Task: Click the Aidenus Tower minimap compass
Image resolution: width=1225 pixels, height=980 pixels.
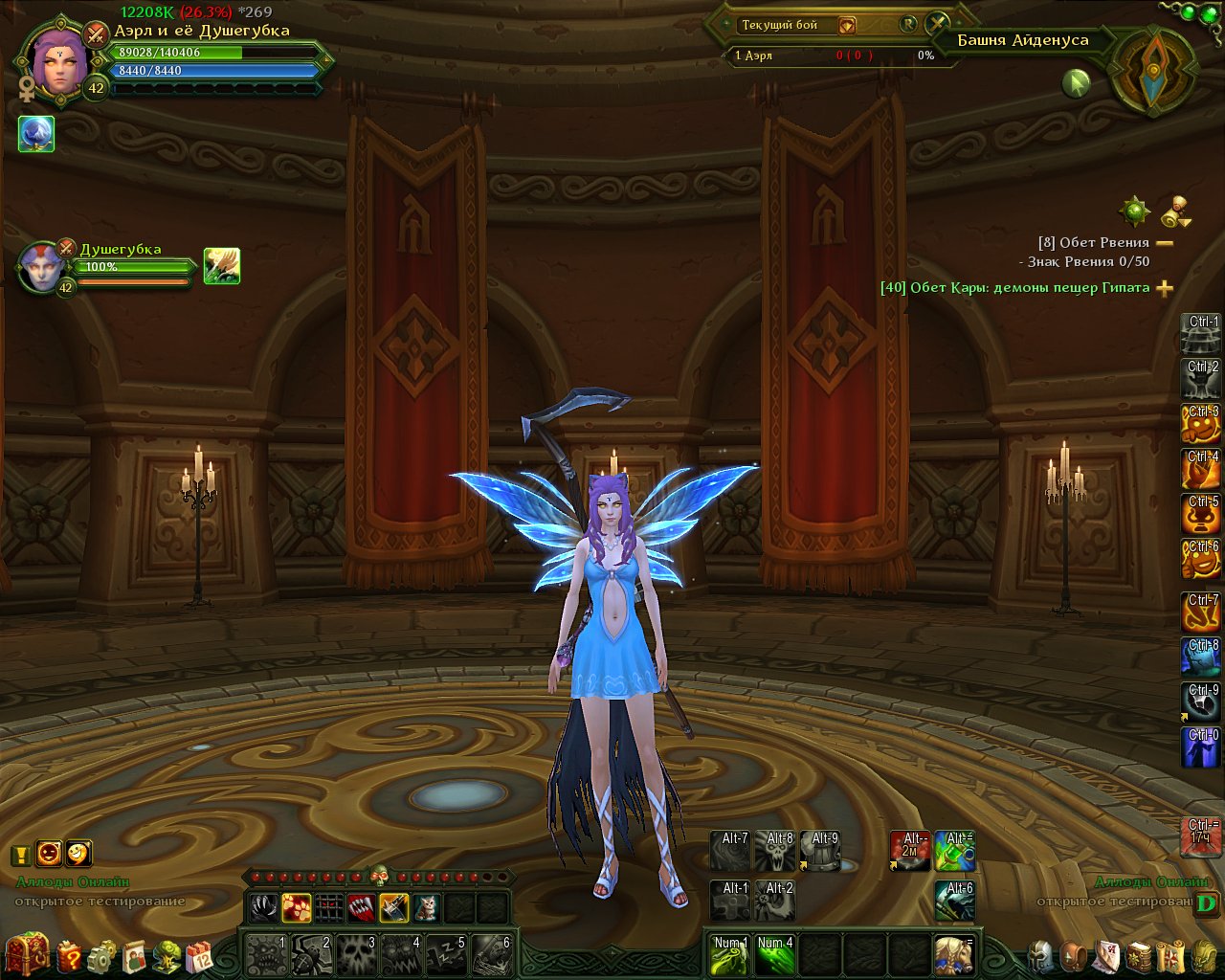Action: point(1154,70)
